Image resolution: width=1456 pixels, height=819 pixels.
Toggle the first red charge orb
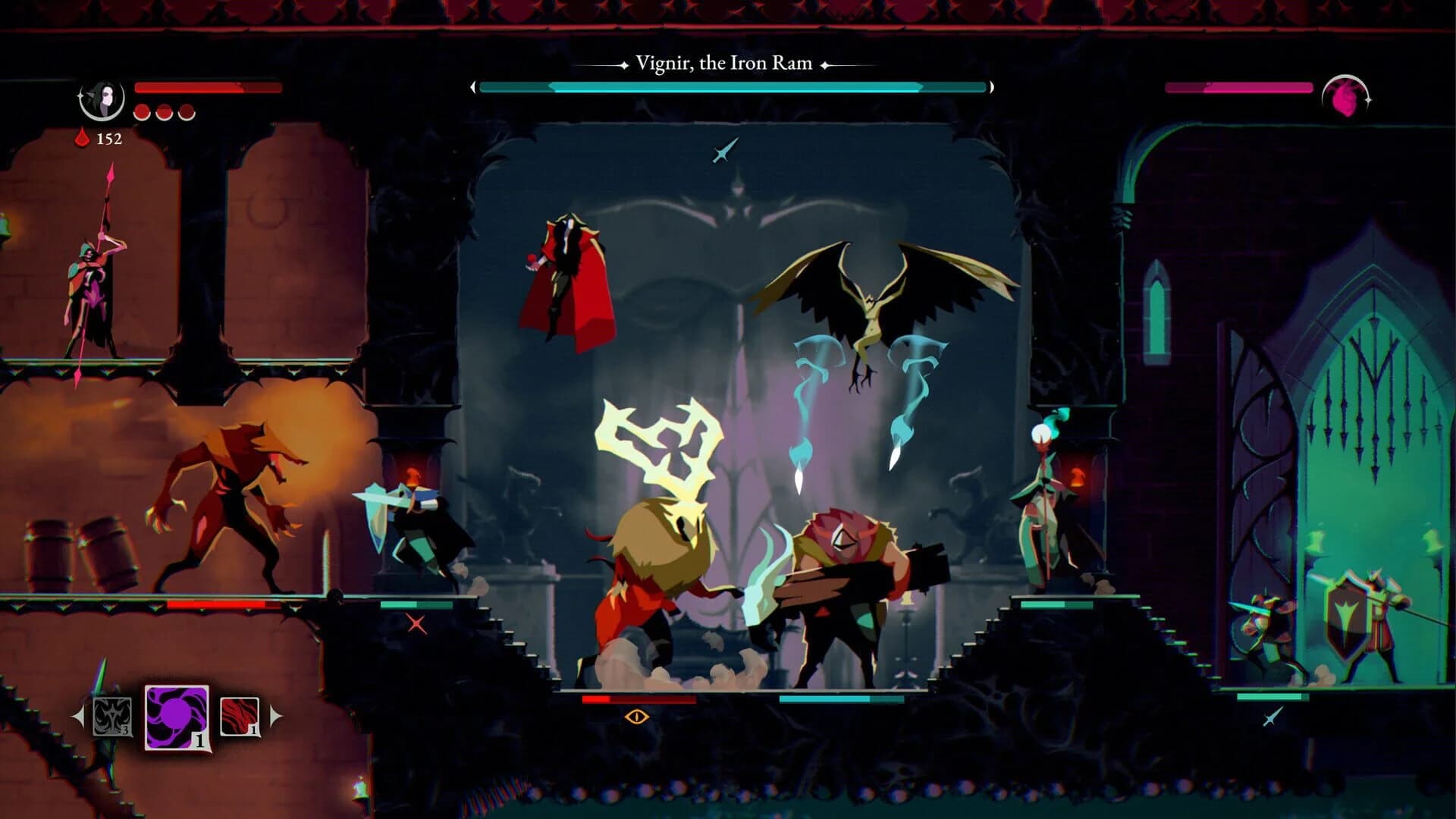(142, 114)
